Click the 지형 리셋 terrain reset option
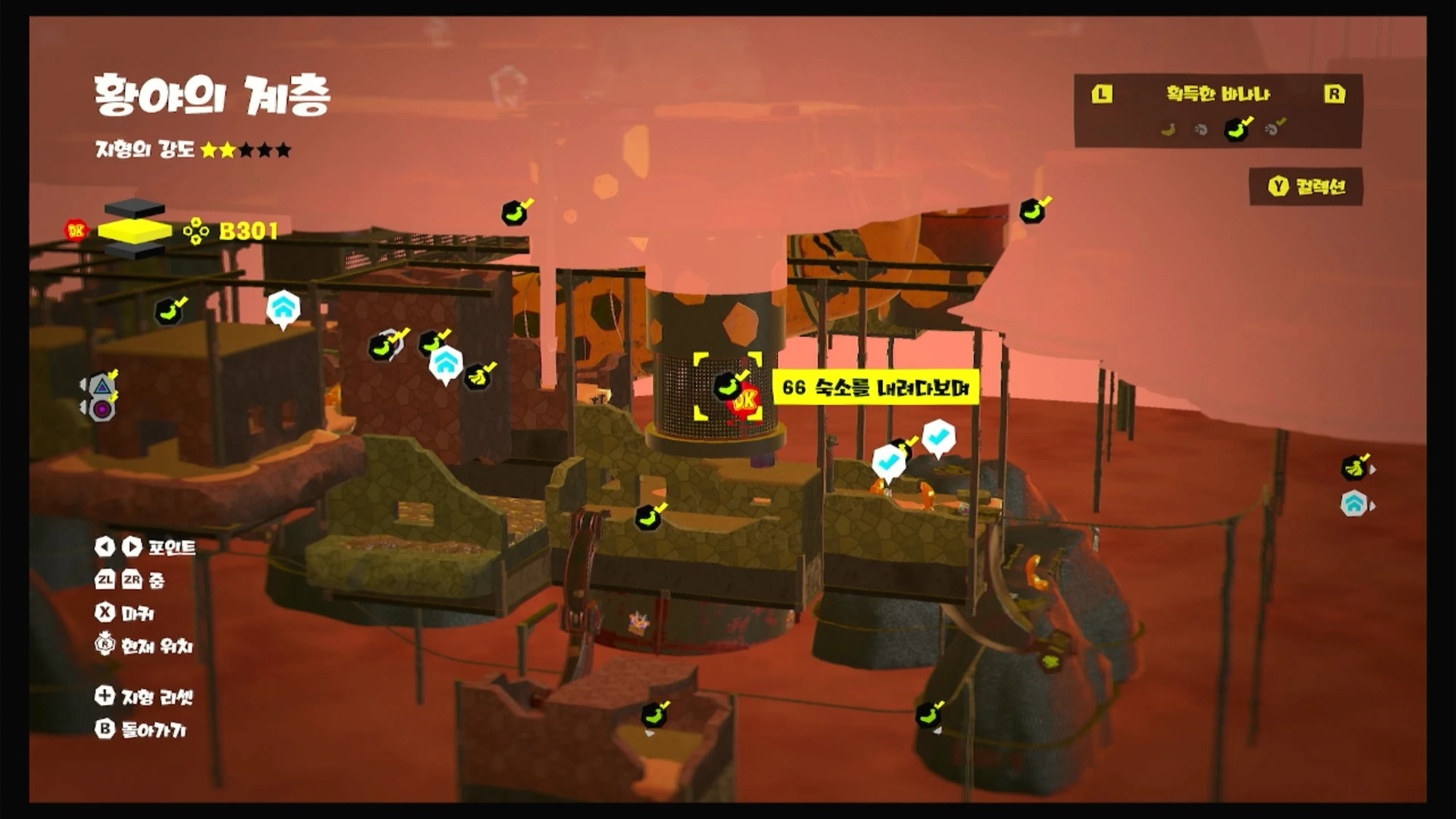This screenshot has height=819, width=1456. tap(146, 696)
